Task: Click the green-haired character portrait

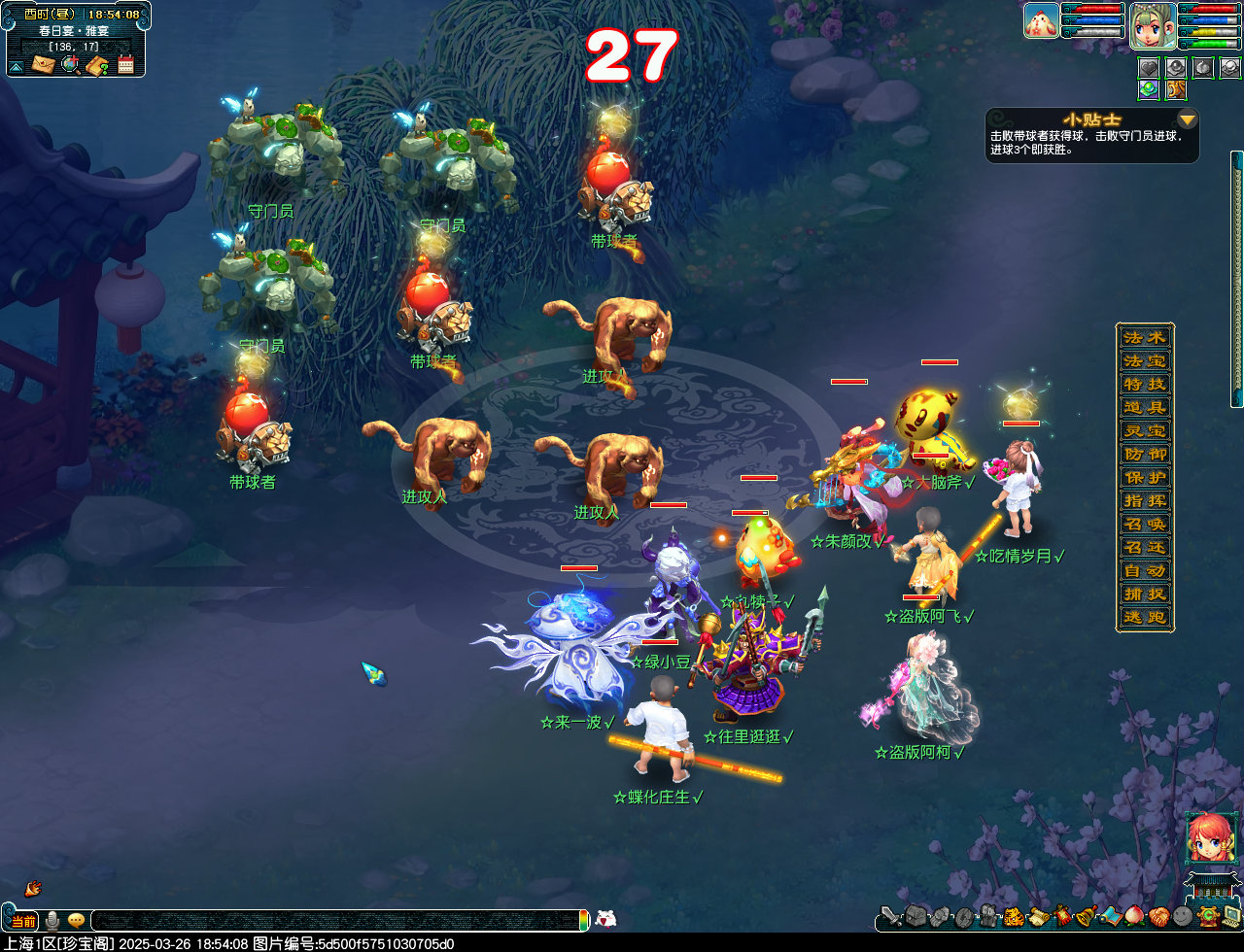Action: pyautogui.click(x=1153, y=25)
